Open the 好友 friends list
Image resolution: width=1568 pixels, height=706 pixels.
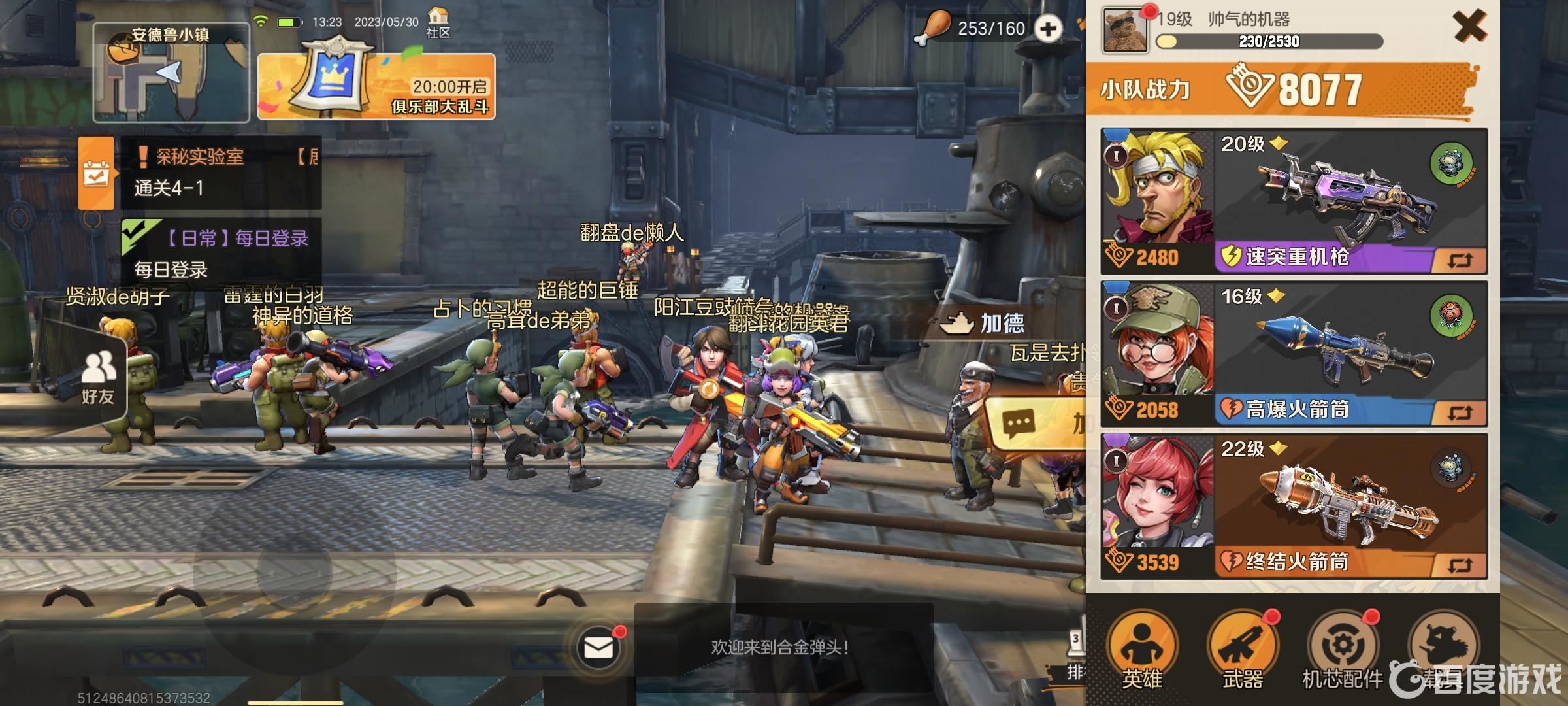click(x=98, y=378)
